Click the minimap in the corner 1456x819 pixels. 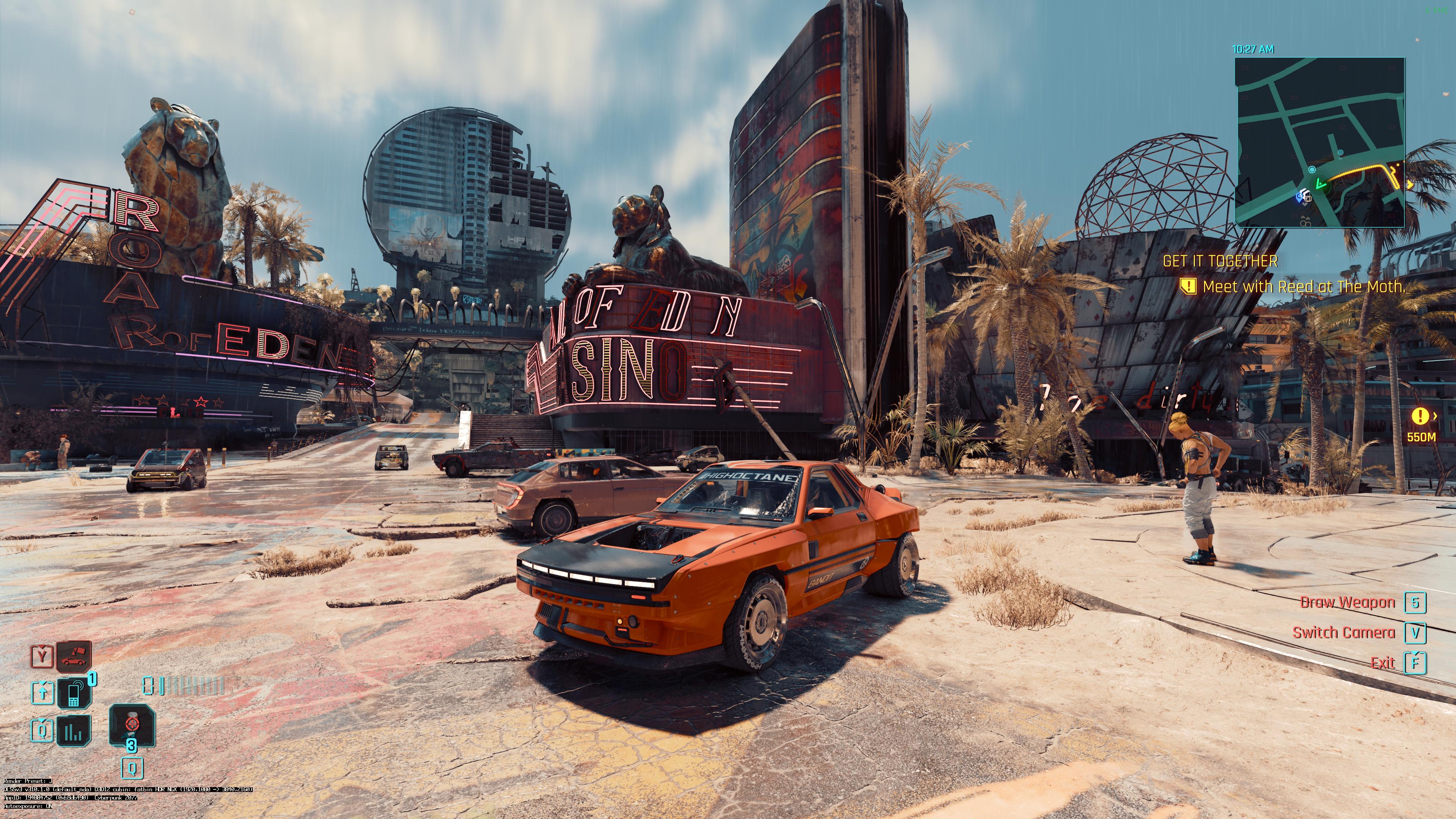click(x=1319, y=142)
